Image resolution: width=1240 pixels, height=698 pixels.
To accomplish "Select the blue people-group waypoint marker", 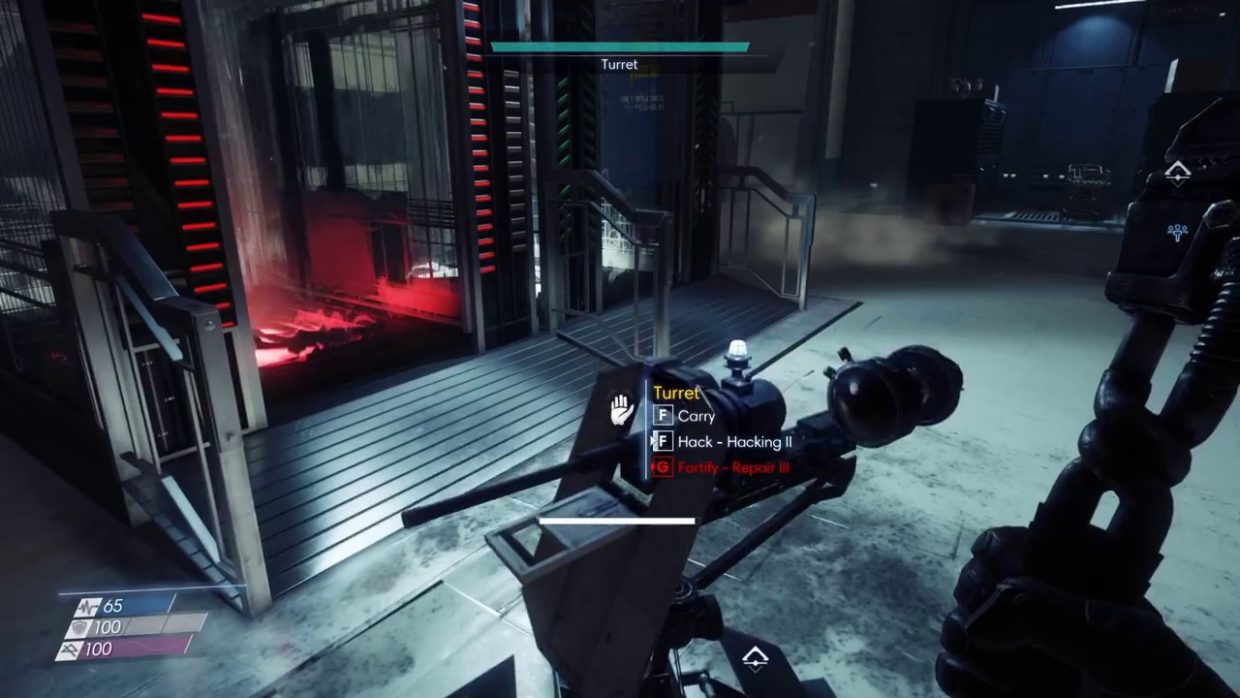I will (x=1177, y=232).
